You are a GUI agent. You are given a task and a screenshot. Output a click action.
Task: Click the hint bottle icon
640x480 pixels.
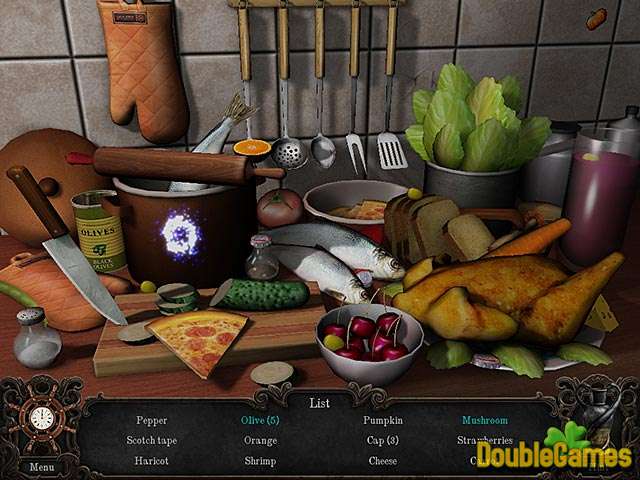(x=599, y=410)
